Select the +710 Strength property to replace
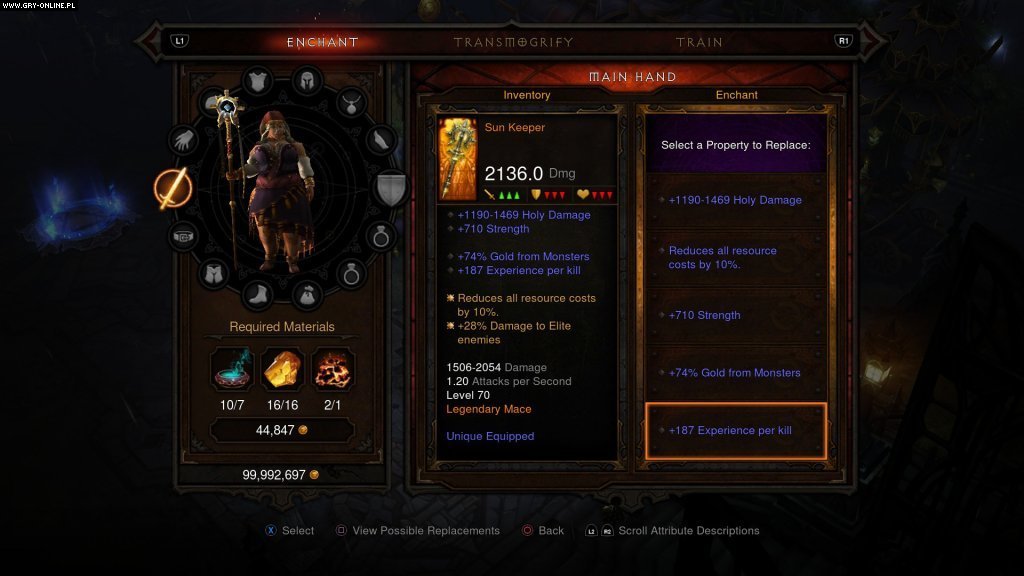The image size is (1024, 576). (x=736, y=315)
